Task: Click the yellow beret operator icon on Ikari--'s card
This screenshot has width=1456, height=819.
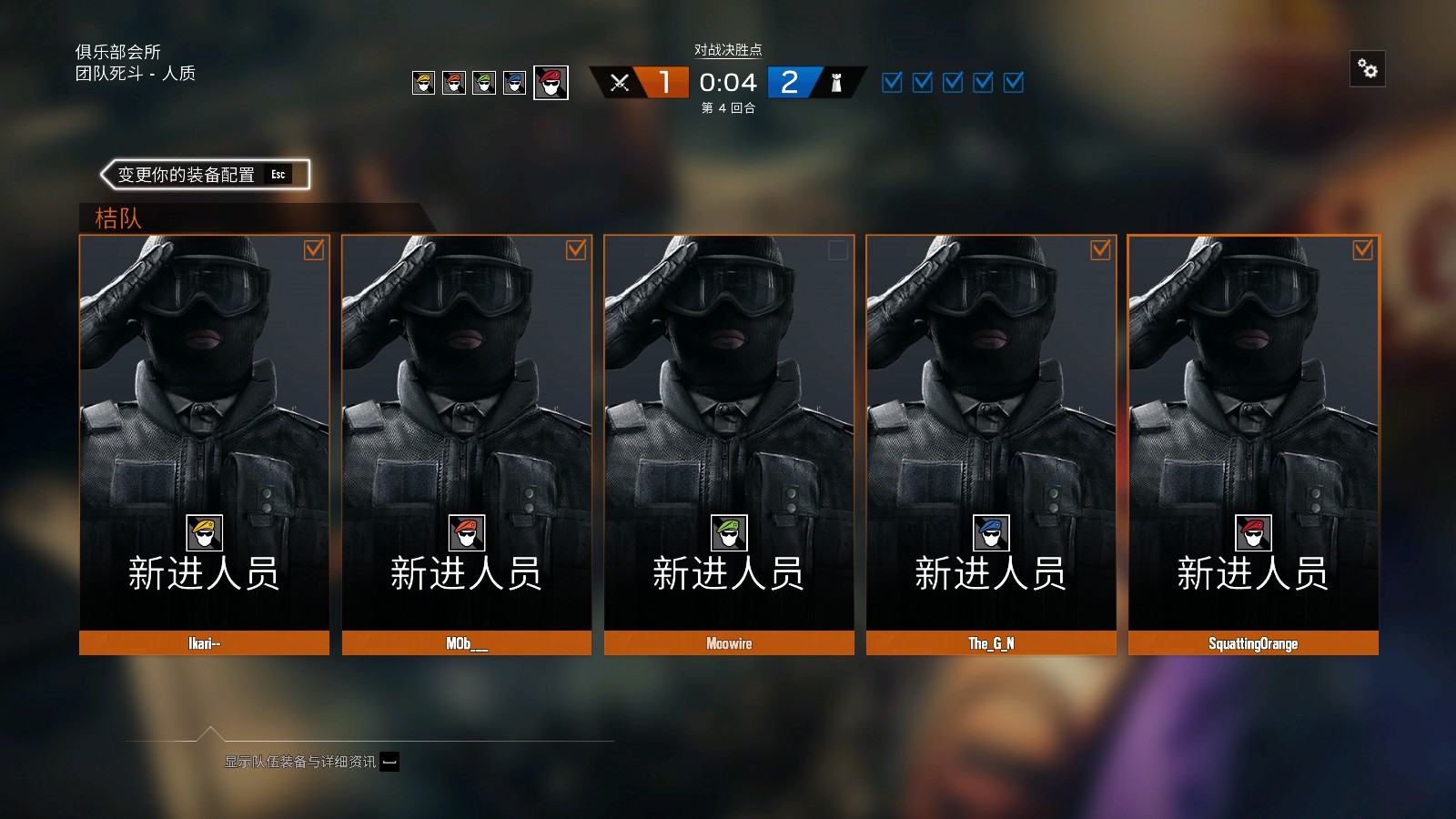Action: point(204,533)
